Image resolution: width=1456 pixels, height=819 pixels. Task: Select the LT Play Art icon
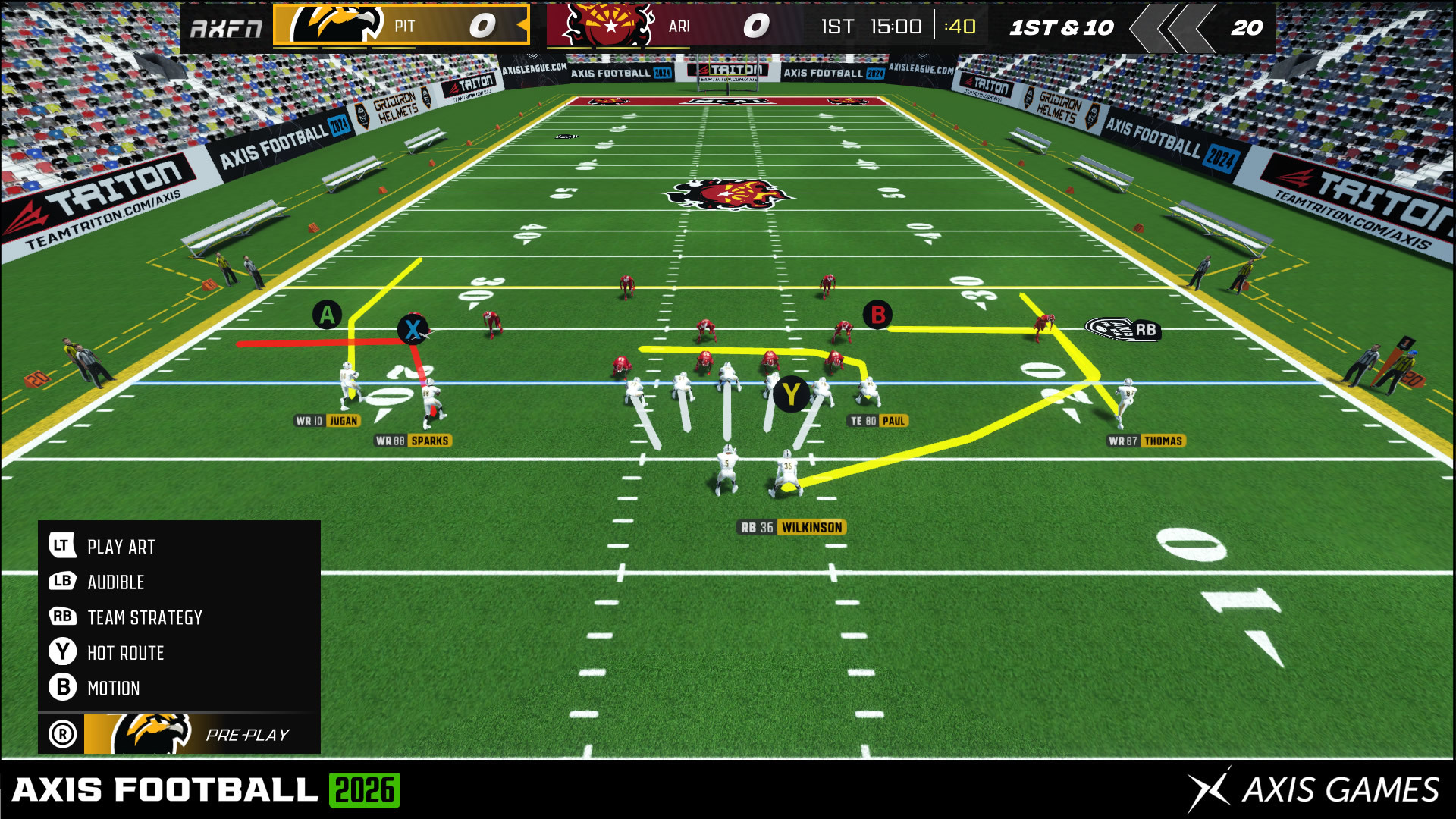tap(62, 546)
